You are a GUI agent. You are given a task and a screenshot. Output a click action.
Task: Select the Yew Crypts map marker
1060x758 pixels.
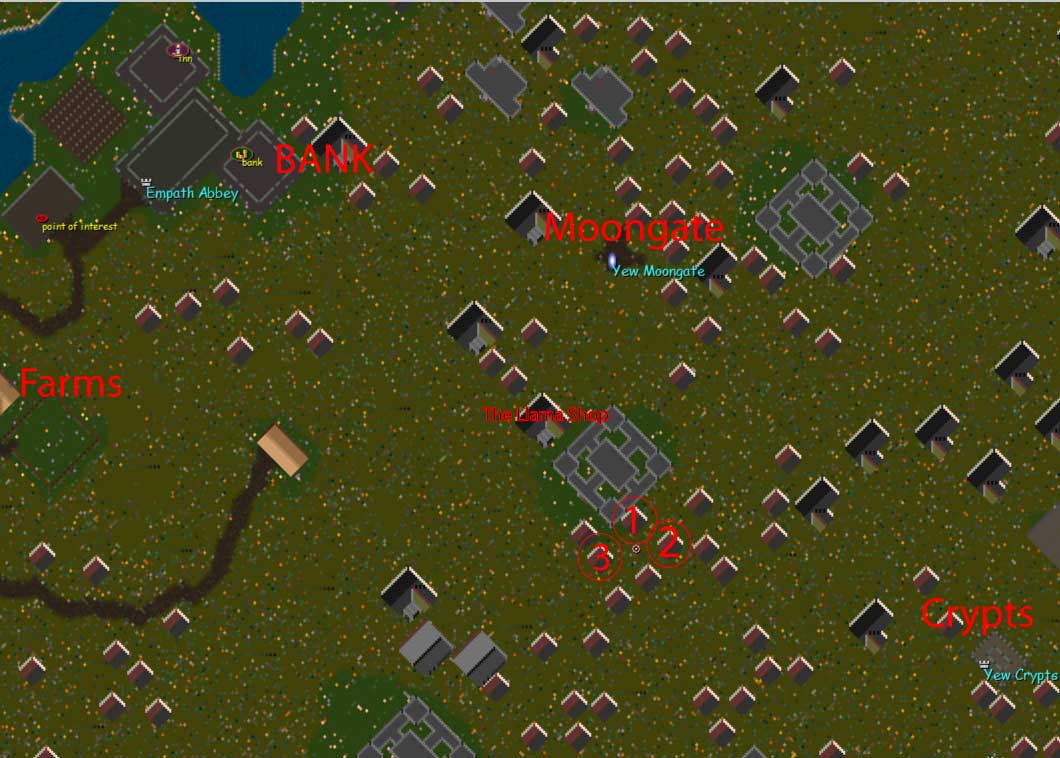(984, 662)
